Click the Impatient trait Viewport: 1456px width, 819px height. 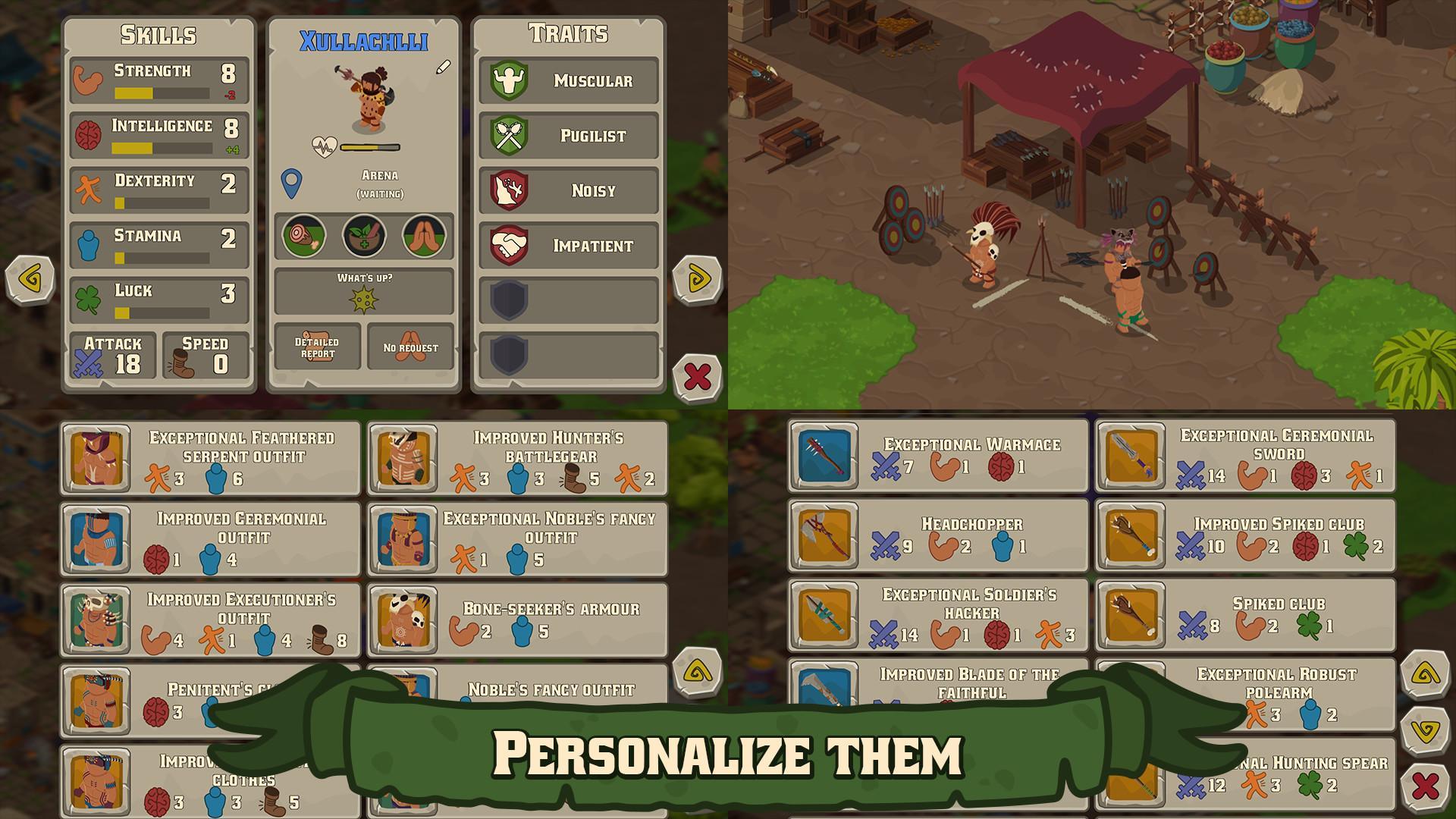click(569, 246)
